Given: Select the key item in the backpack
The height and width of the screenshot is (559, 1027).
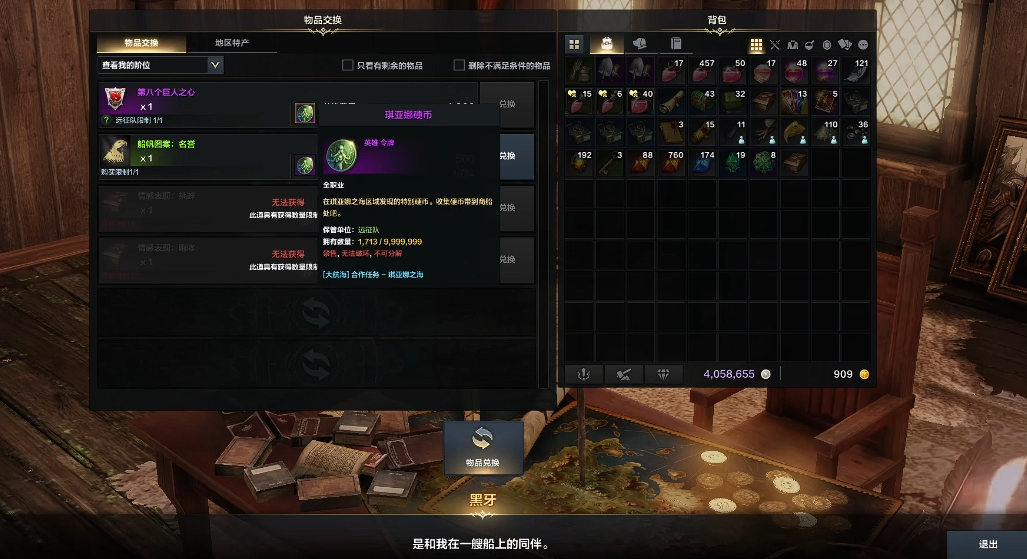Looking at the screenshot, I should pyautogui.click(x=606, y=162).
